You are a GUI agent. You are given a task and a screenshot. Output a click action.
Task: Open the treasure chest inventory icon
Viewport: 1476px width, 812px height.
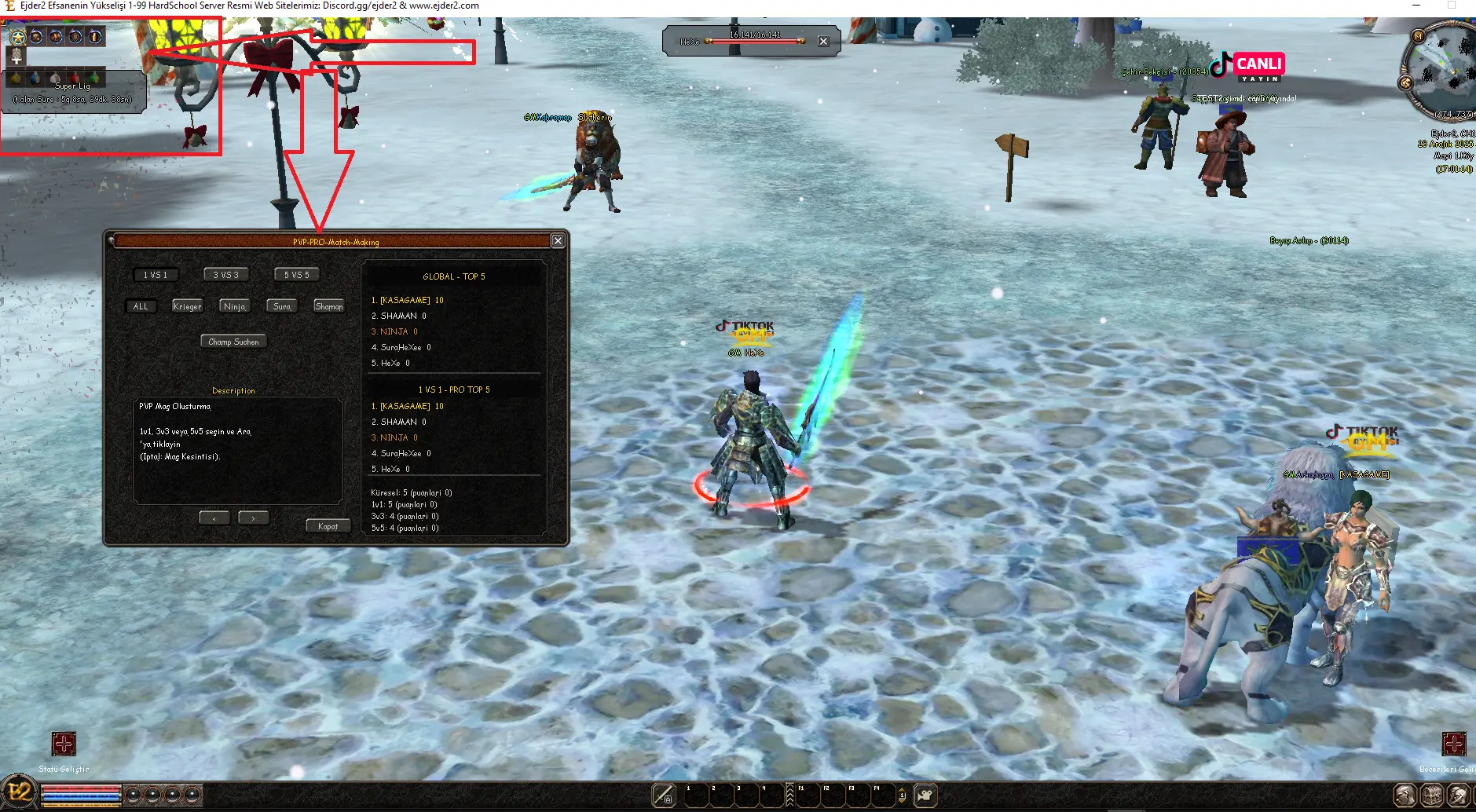pyautogui.click(x=1431, y=796)
